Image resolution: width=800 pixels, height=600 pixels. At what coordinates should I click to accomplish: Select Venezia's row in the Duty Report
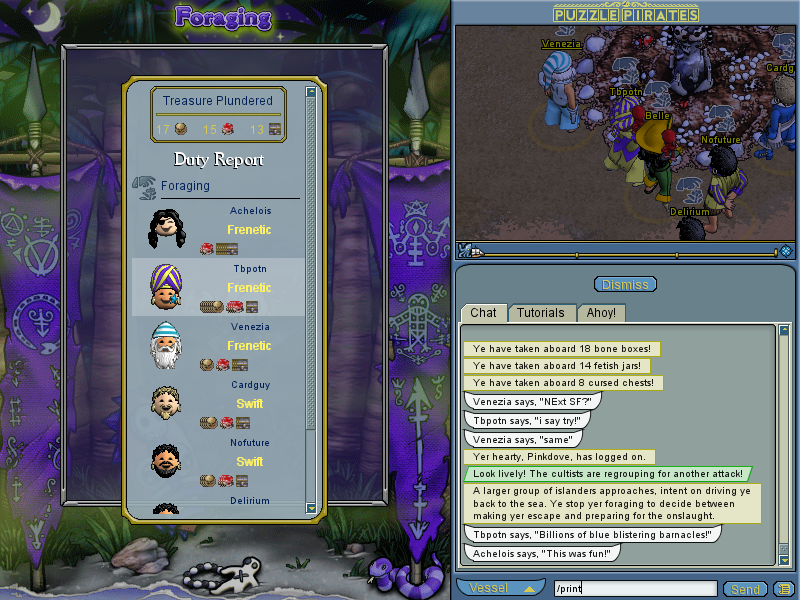pyautogui.click(x=218, y=346)
